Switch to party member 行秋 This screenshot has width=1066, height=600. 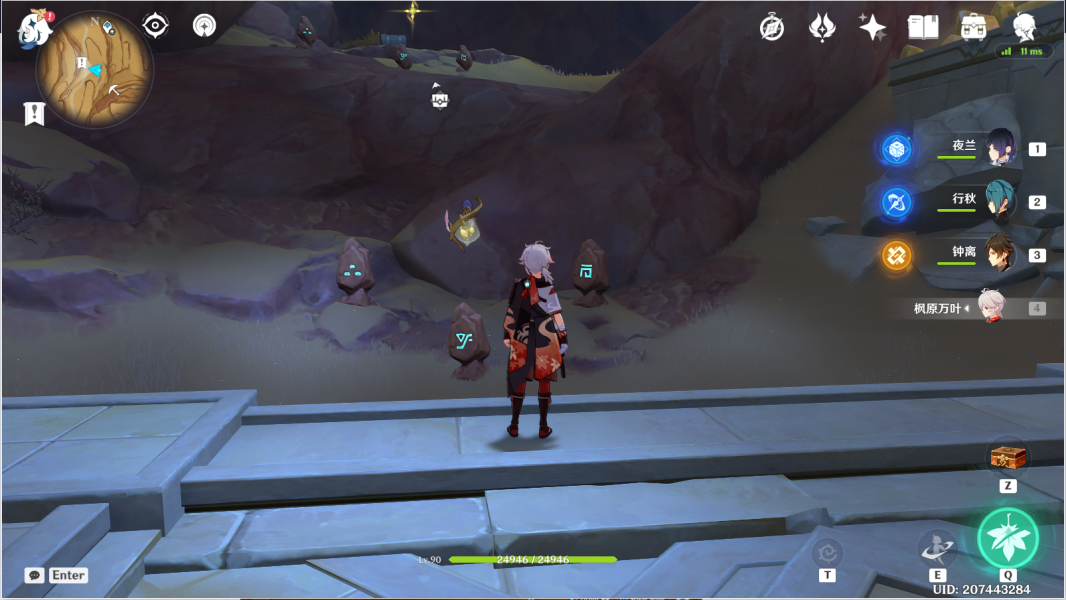tap(998, 201)
